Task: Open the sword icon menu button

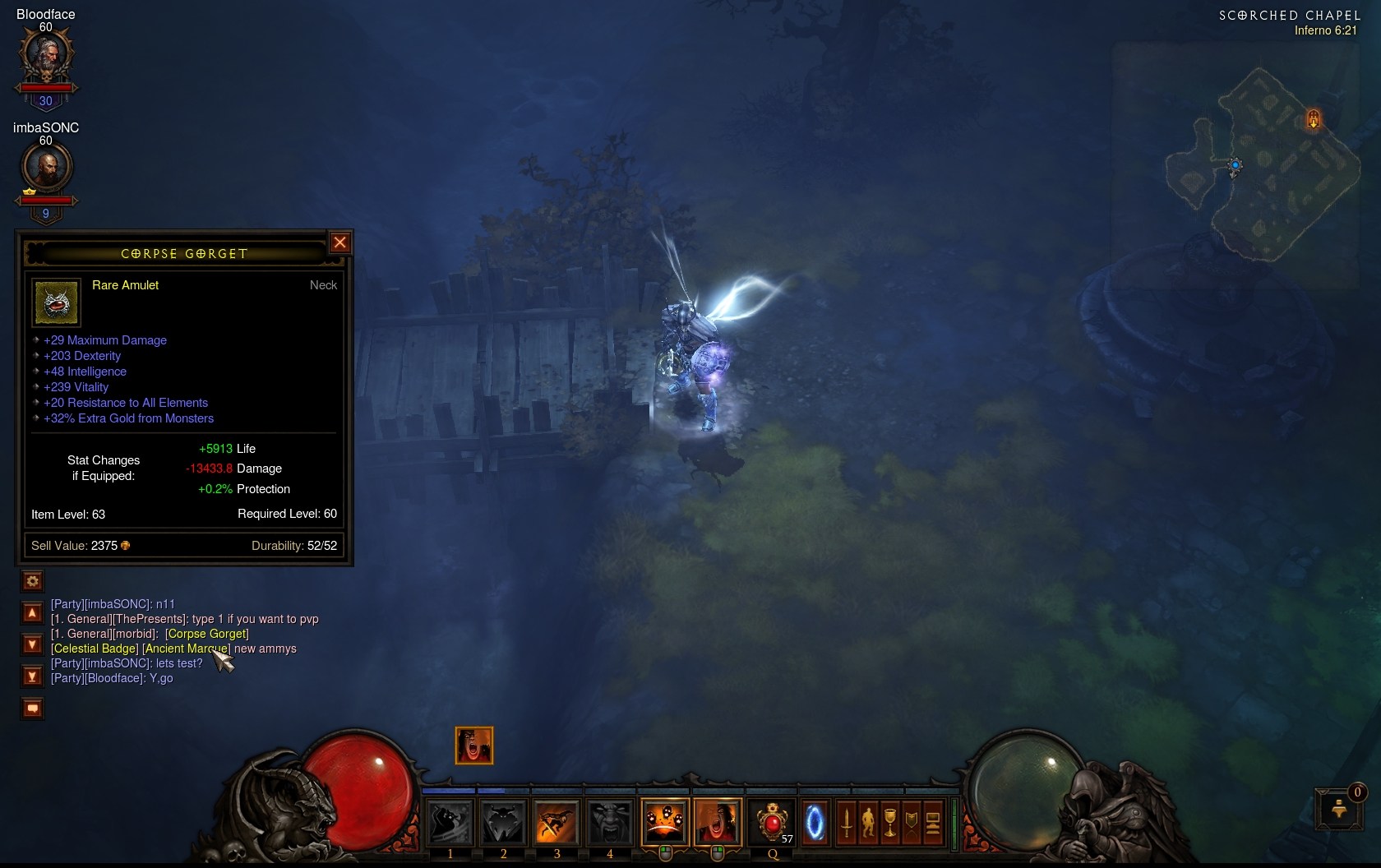Action: 846,822
